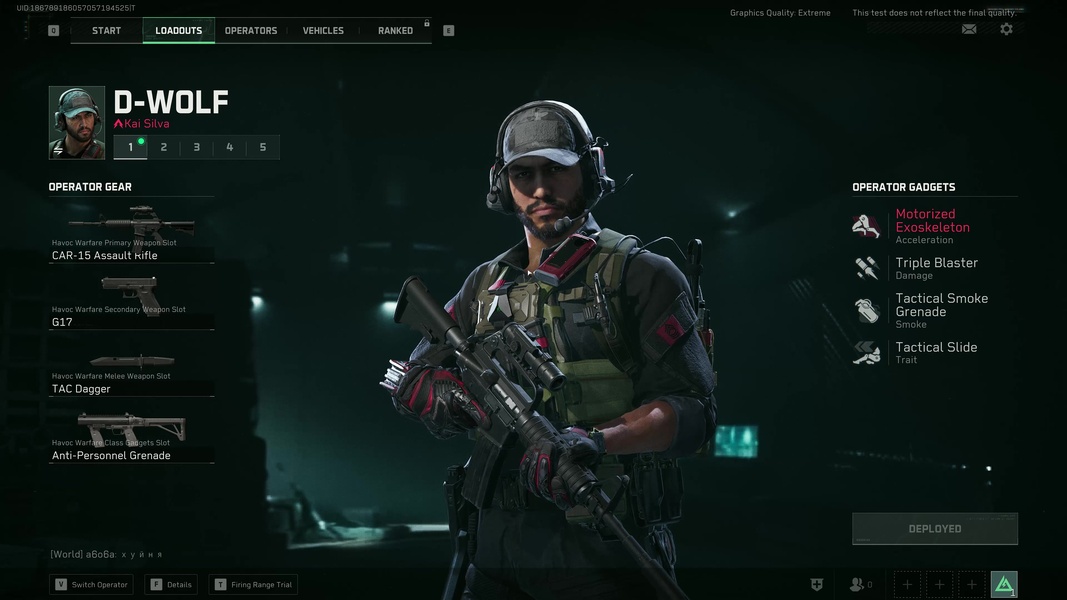Viewport: 1067px width, 600px height.
Task: Show the Tactical Slide trait
Action: 935,352
